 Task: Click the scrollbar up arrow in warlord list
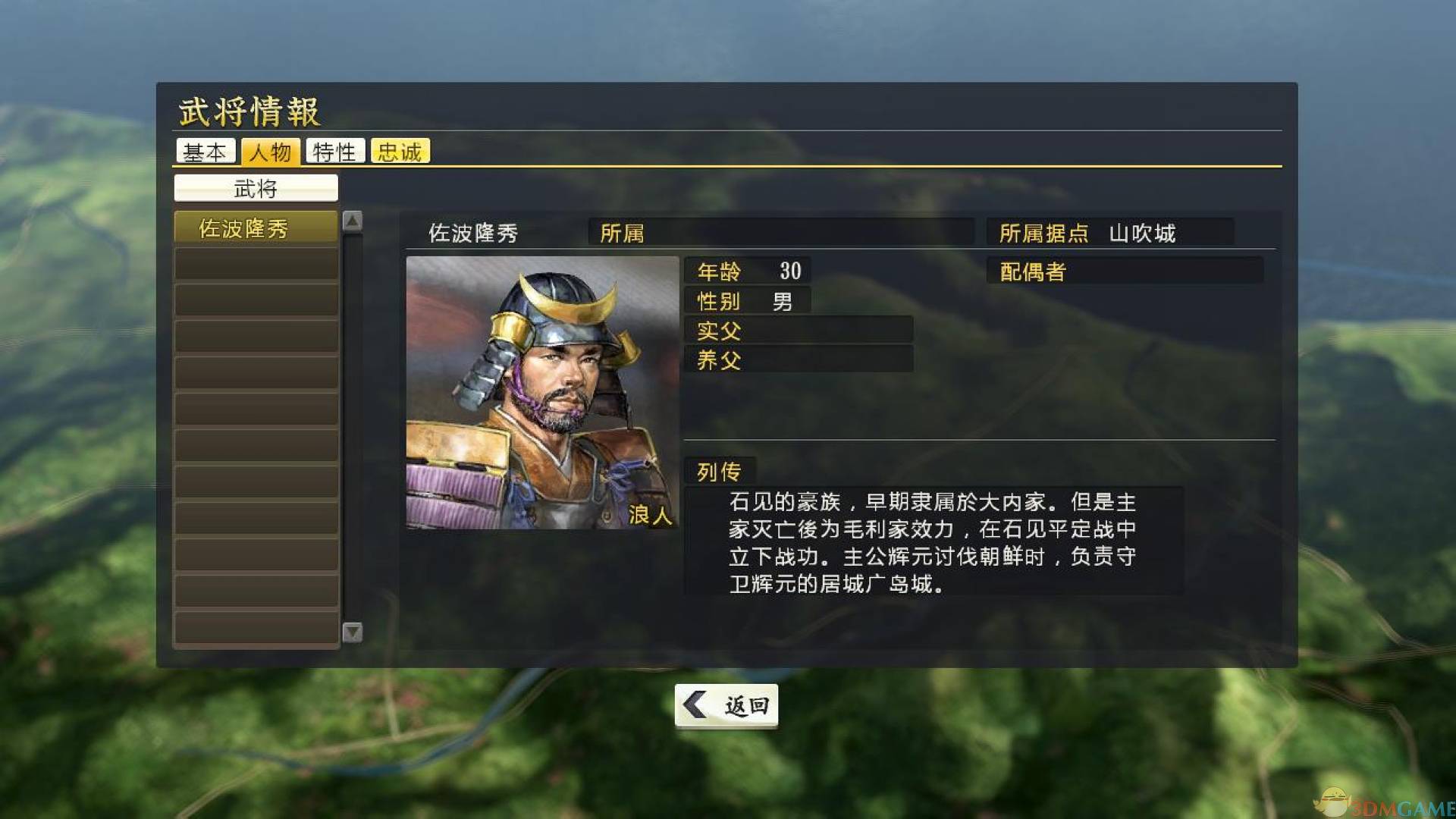point(351,220)
